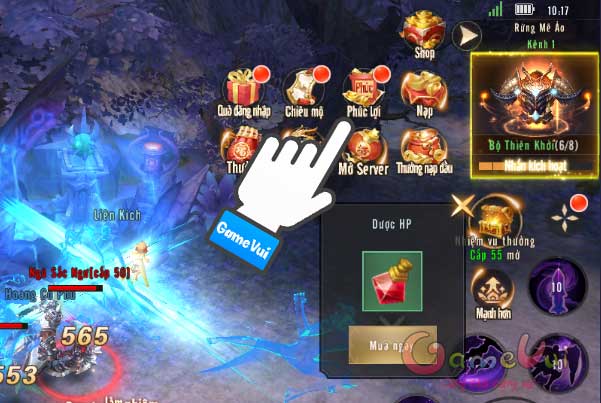Click the four-point star icon with red dot

coord(568,210)
